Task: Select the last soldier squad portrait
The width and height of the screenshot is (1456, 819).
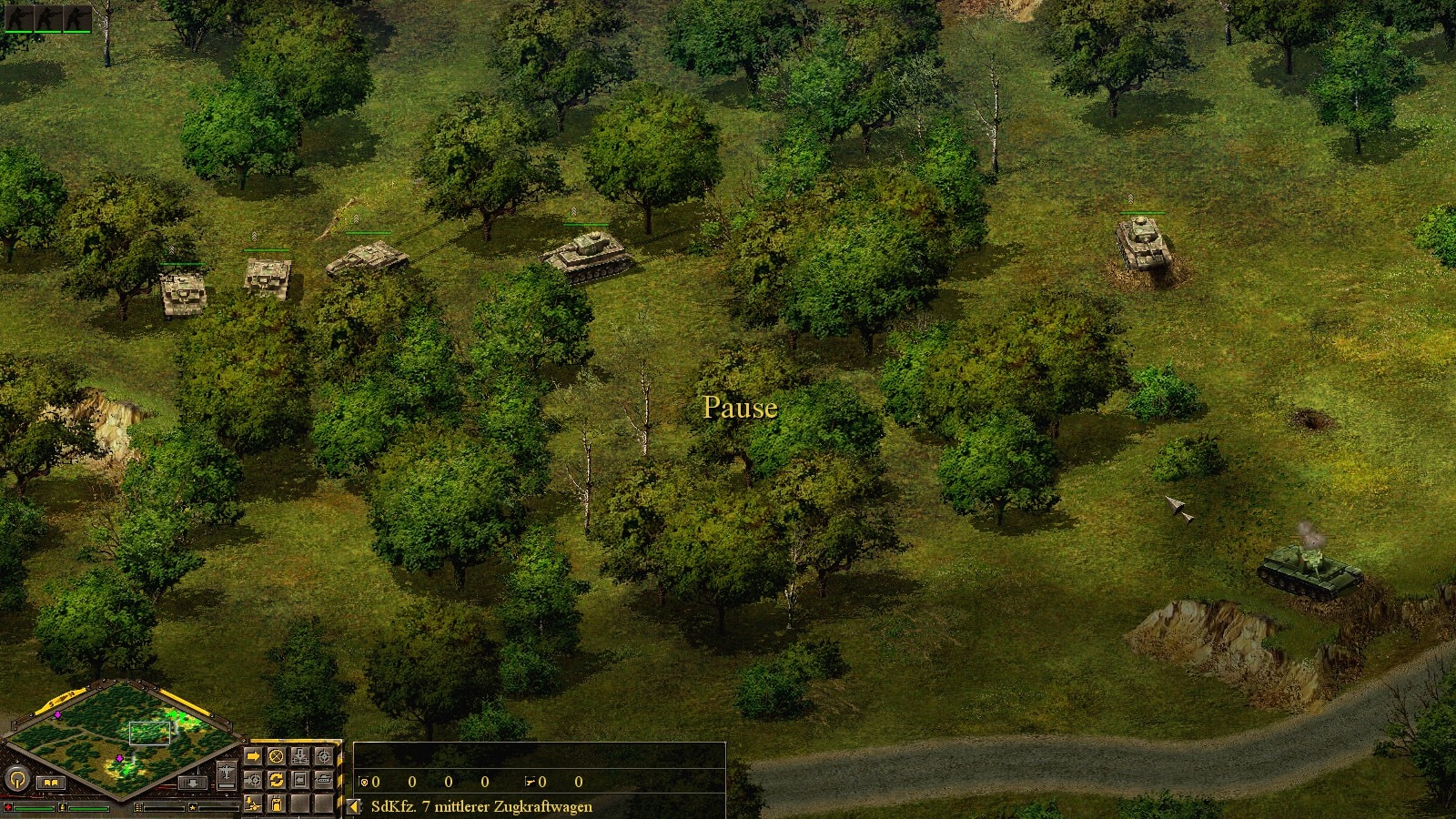Action: click(76, 18)
